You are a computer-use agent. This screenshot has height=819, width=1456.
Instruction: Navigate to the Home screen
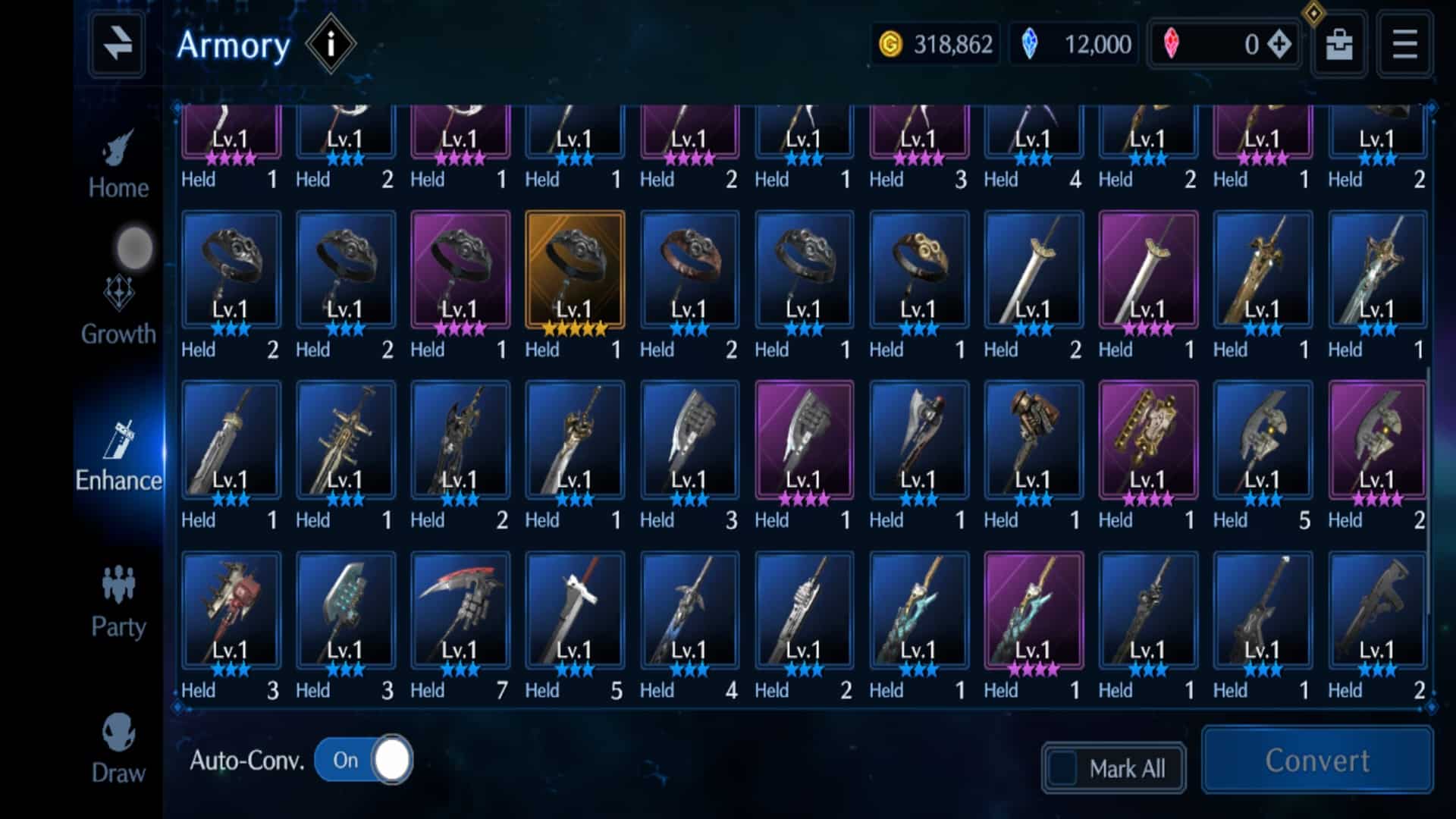tap(118, 163)
